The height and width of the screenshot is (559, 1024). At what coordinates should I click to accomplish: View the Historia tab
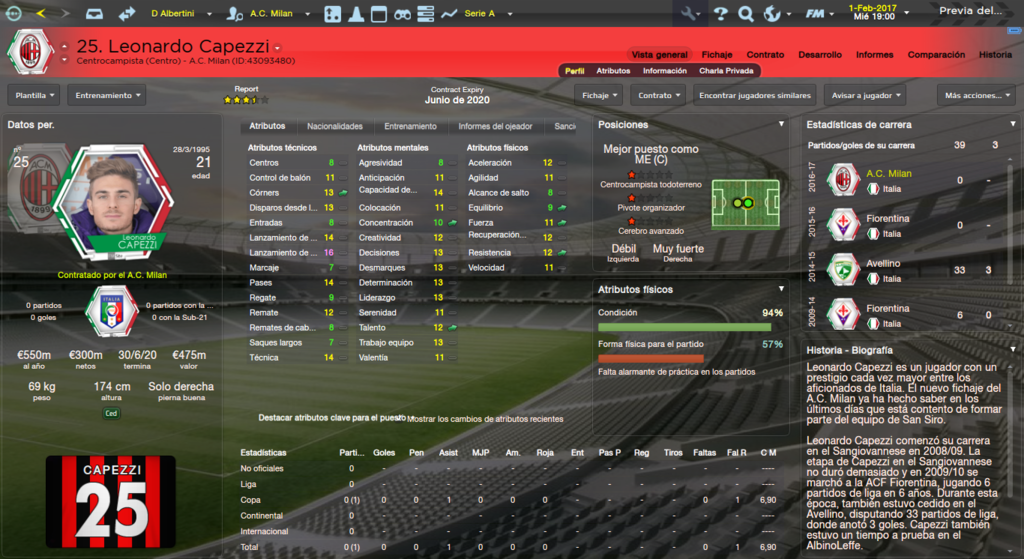pyautogui.click(x=995, y=54)
